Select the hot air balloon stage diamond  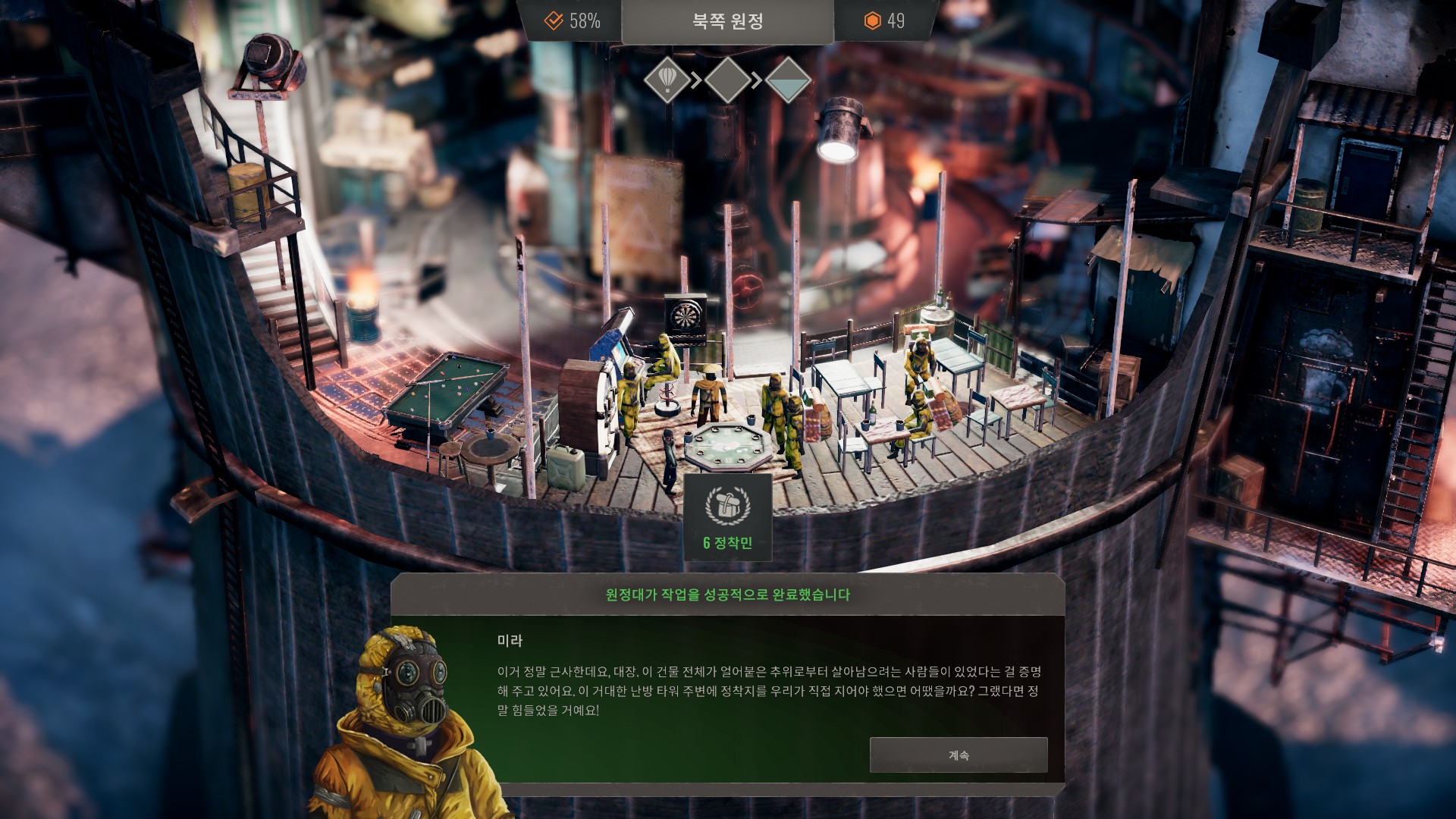point(667,79)
